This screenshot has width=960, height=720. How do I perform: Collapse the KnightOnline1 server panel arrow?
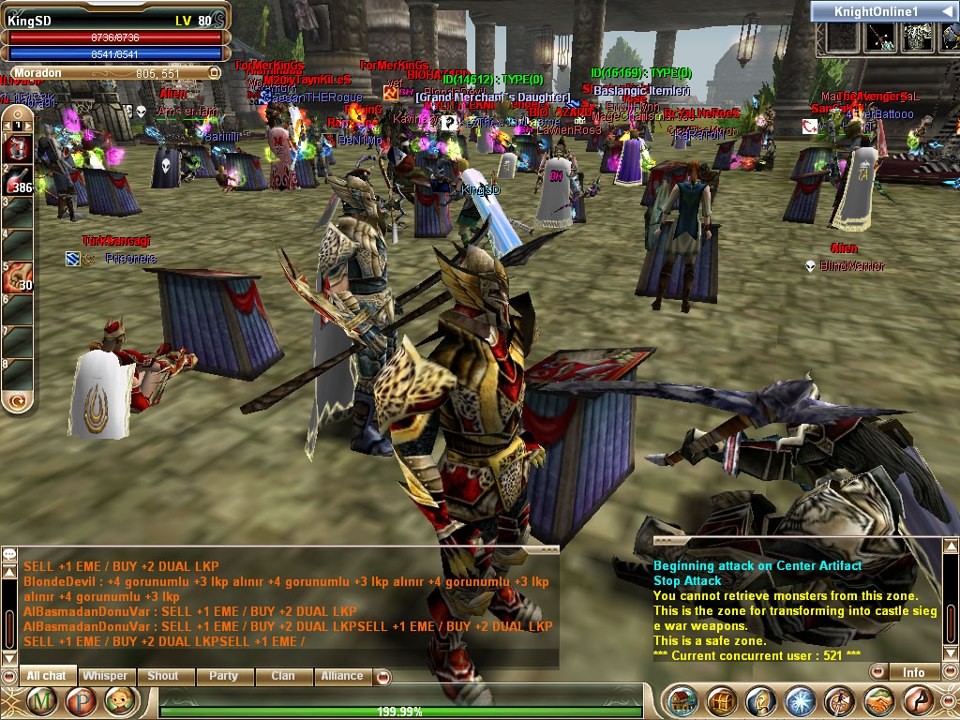[x=945, y=11]
